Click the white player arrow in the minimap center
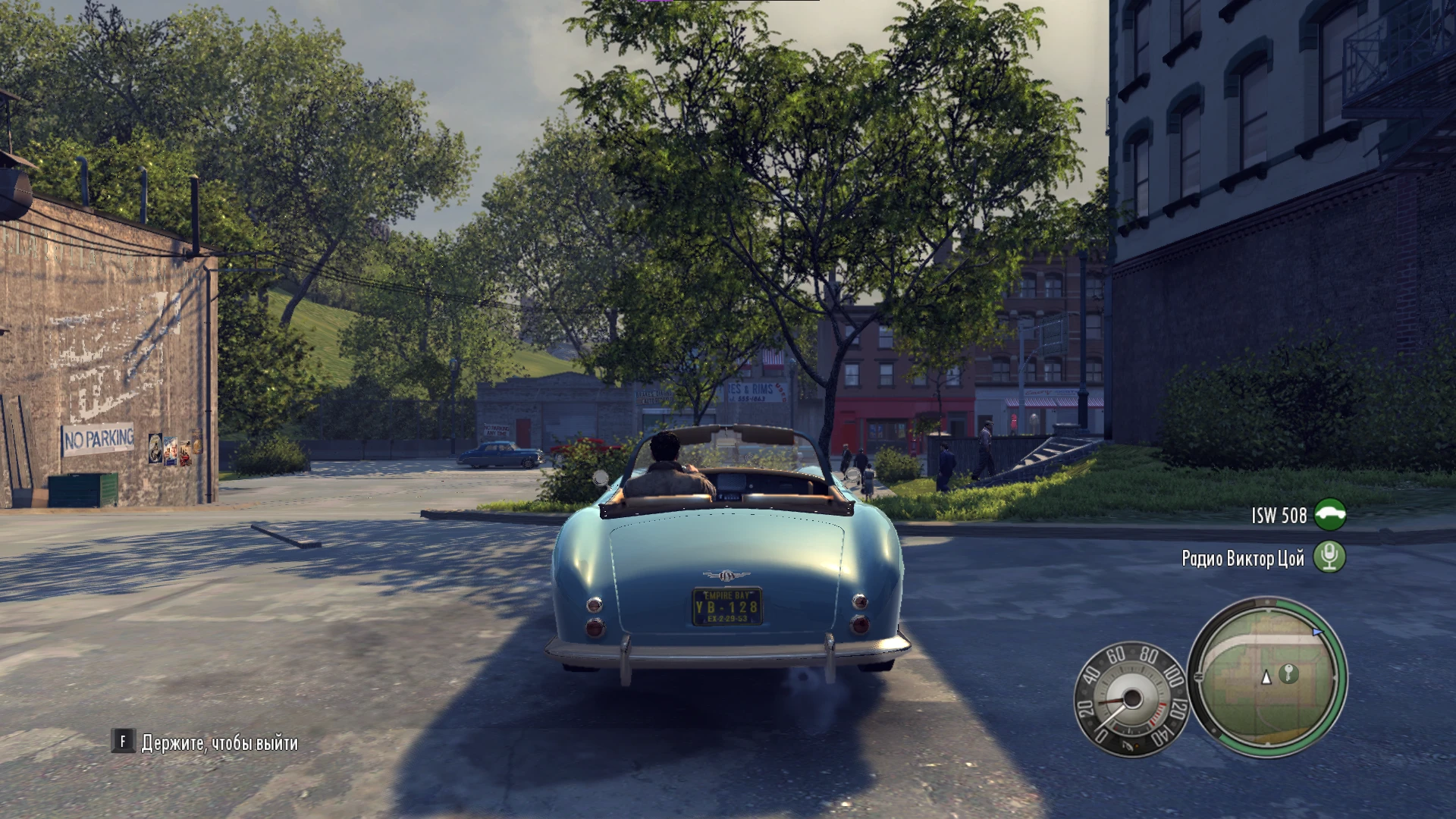 coord(1267,679)
